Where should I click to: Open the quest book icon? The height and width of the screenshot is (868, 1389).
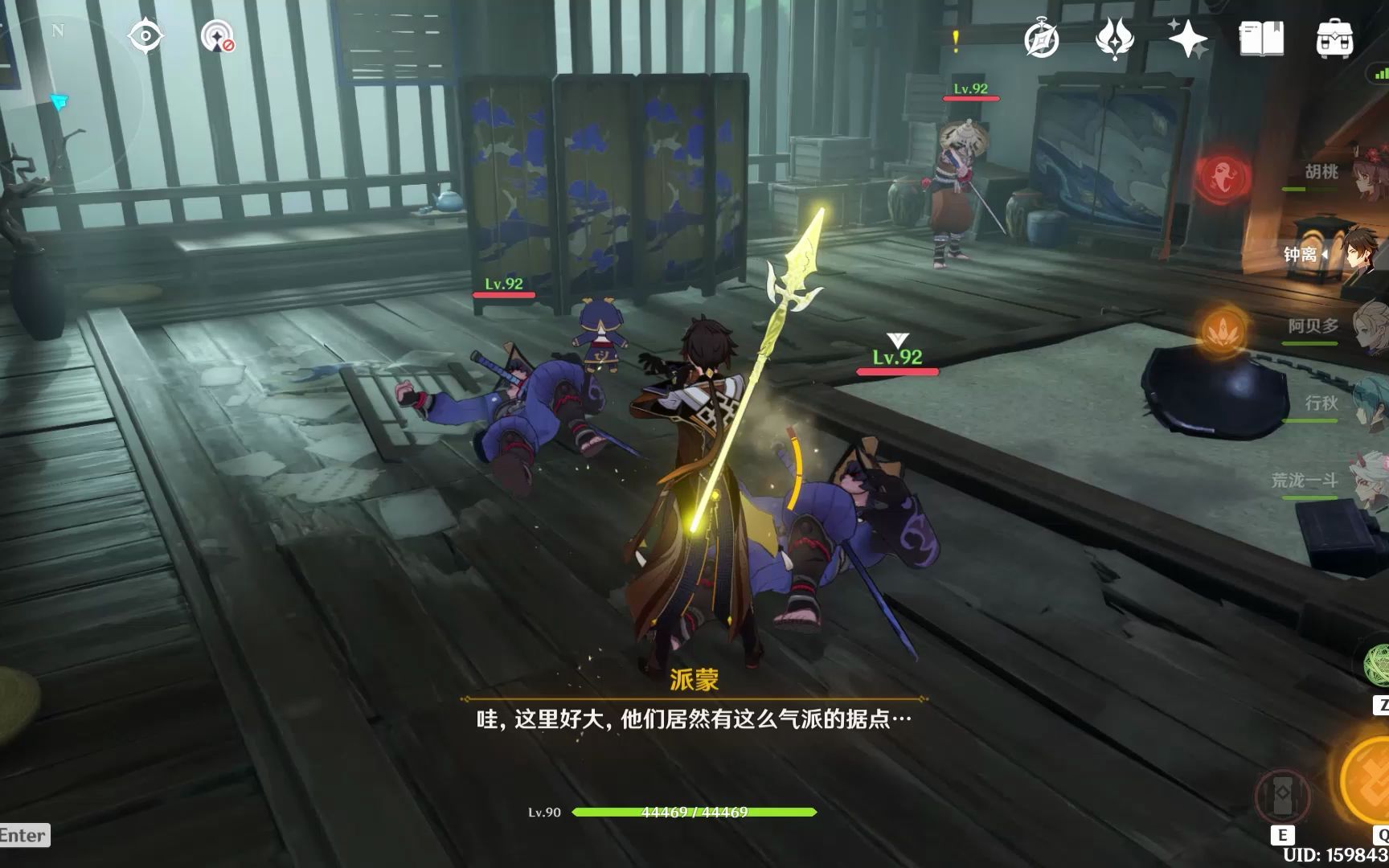tap(1260, 39)
